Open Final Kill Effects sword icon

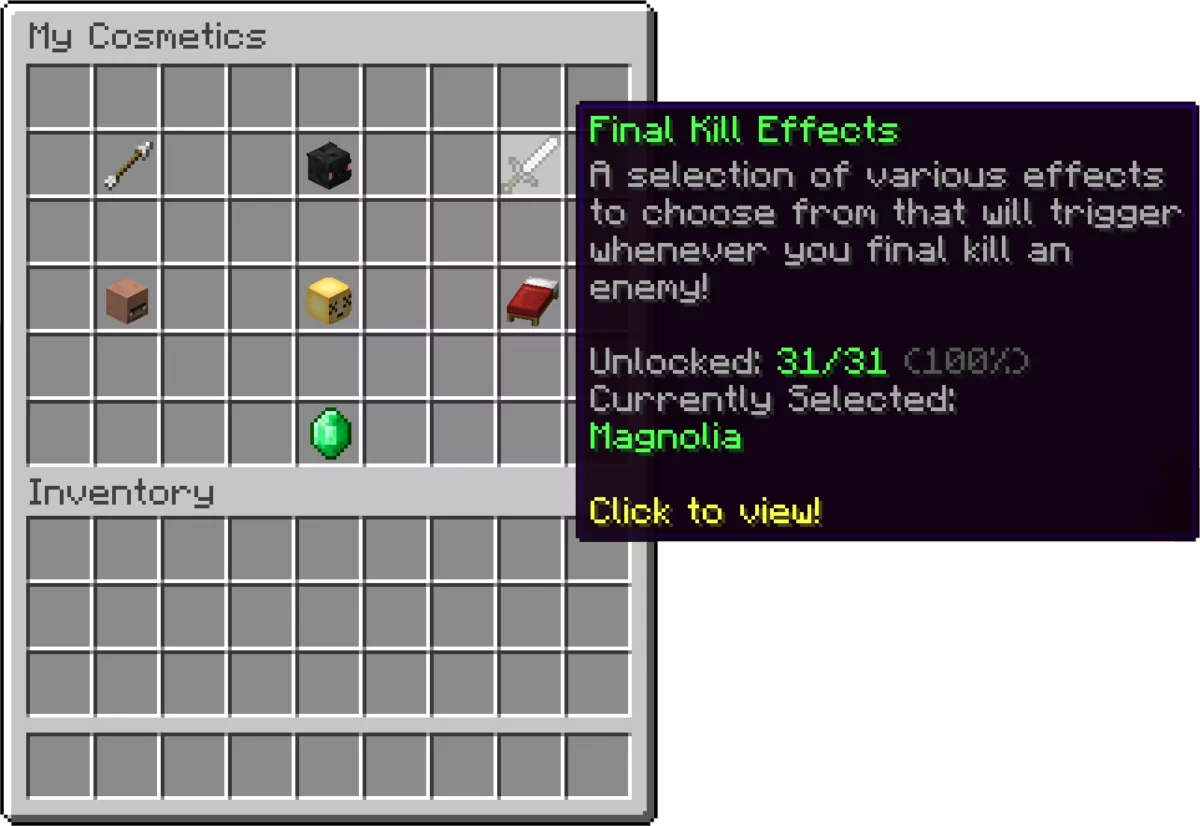(x=531, y=165)
